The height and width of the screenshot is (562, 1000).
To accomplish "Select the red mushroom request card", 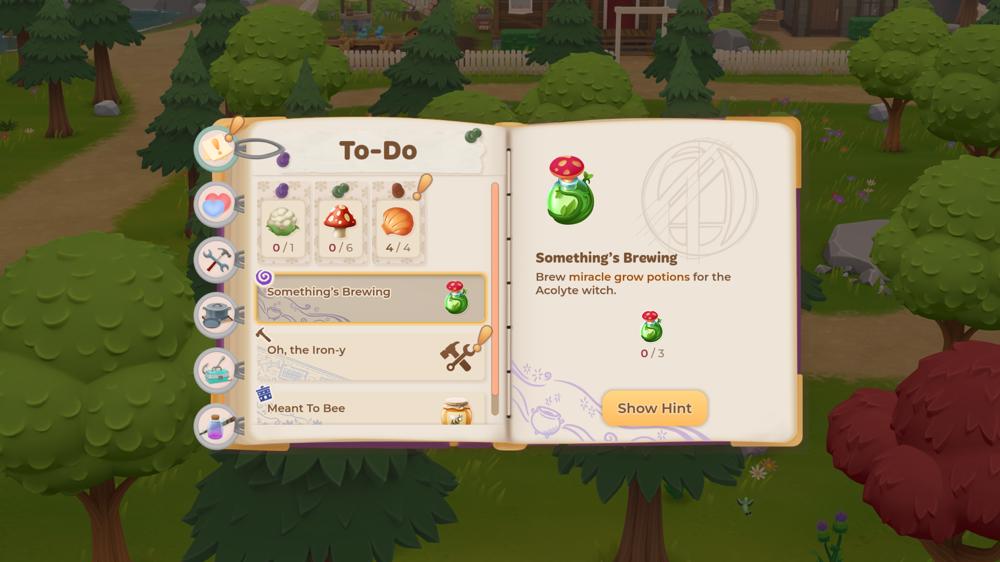I will click(x=341, y=223).
